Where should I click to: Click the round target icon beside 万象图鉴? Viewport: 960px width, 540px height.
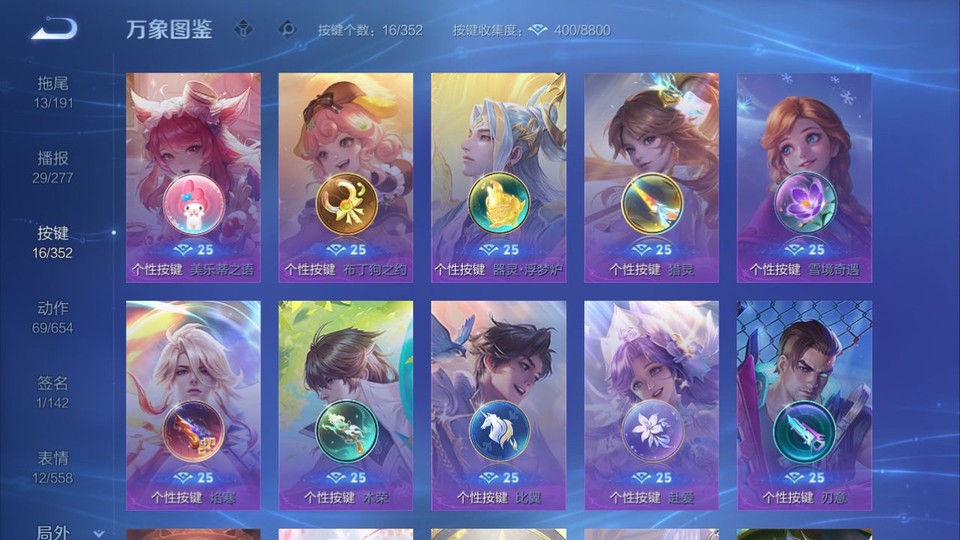point(287,29)
